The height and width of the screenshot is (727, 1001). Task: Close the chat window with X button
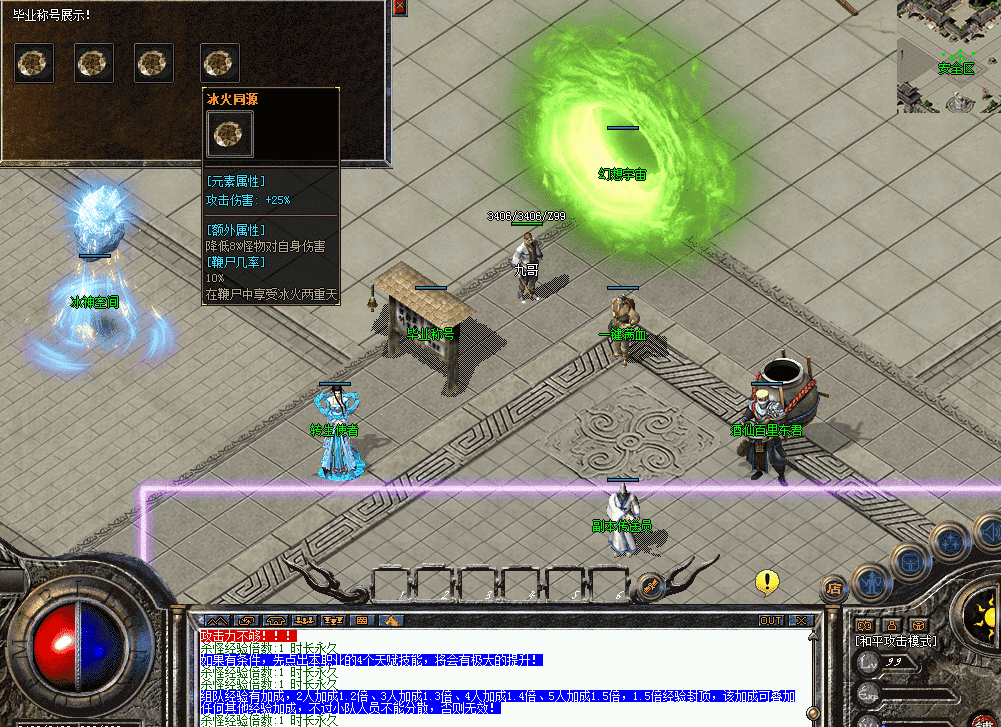801,621
